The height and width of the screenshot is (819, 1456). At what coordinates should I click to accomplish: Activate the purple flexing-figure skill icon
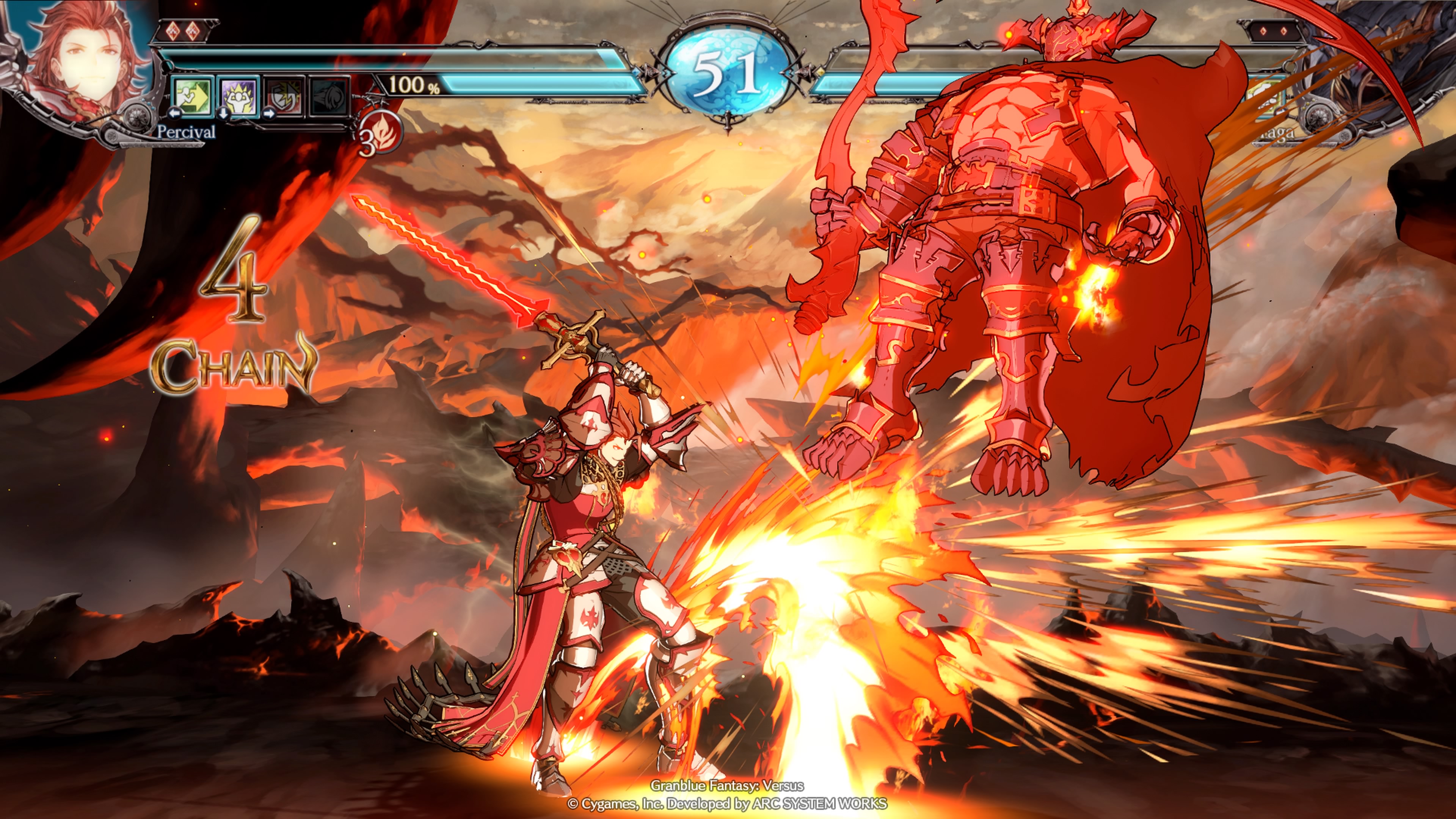pyautogui.click(x=238, y=95)
